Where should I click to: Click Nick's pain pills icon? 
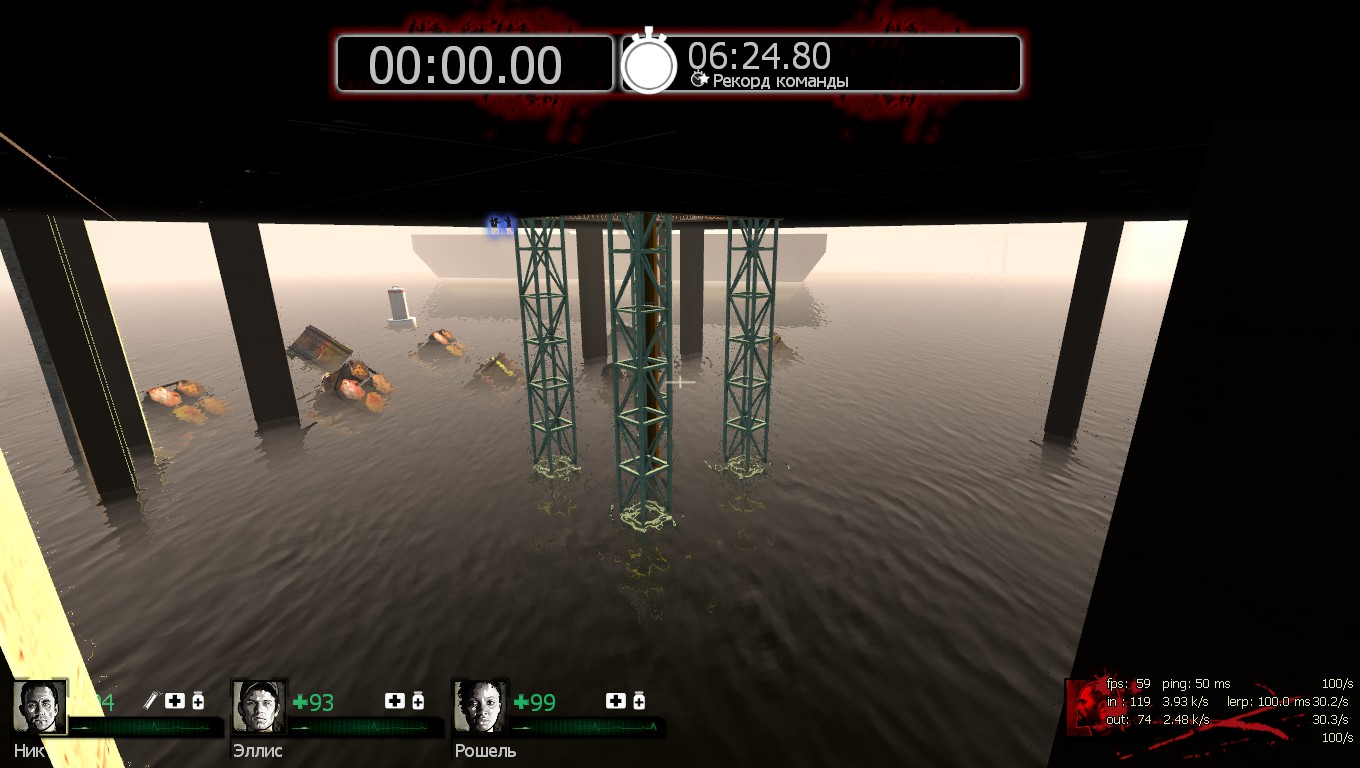click(x=198, y=701)
